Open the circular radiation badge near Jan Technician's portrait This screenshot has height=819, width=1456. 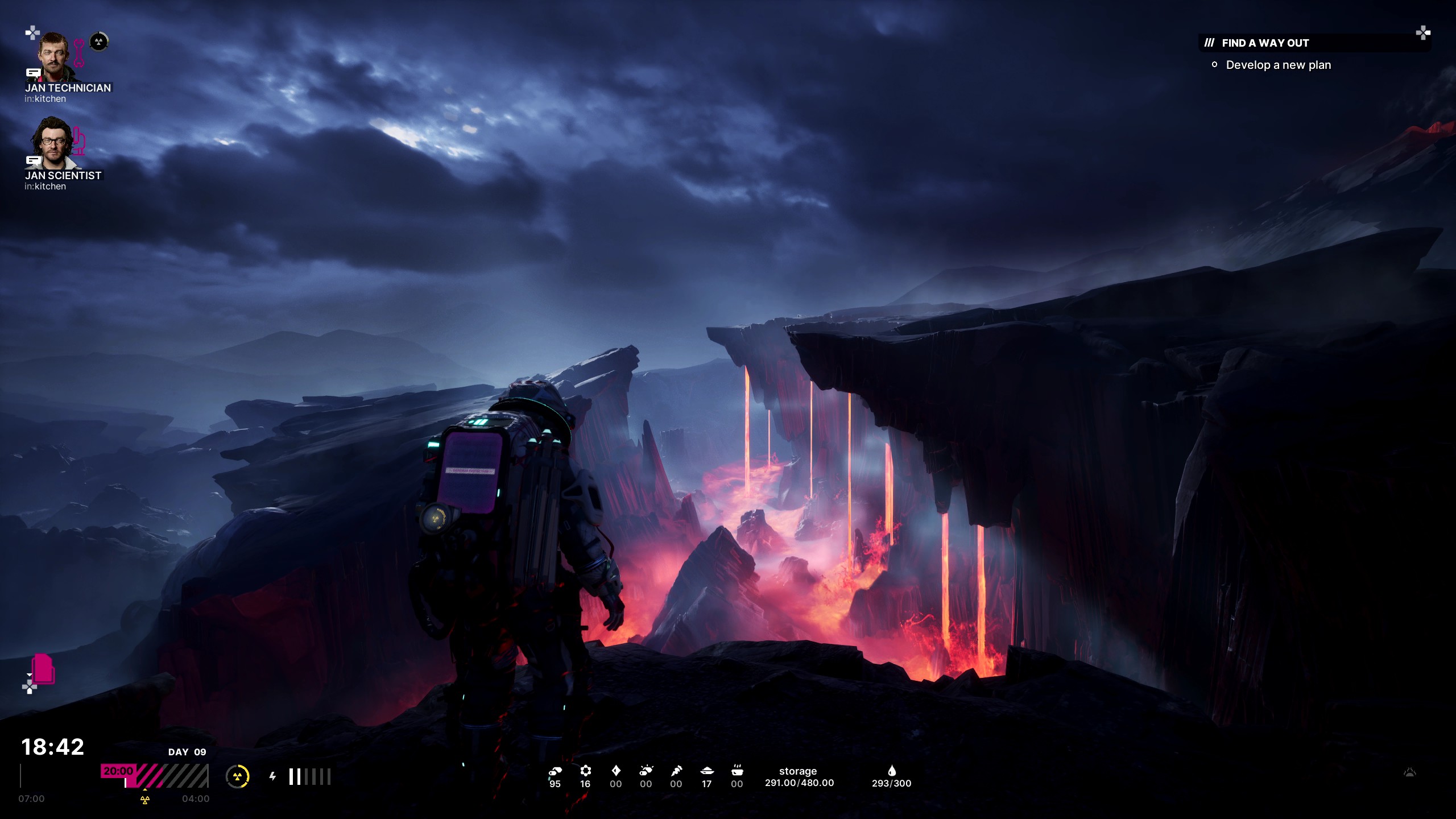coord(98,42)
